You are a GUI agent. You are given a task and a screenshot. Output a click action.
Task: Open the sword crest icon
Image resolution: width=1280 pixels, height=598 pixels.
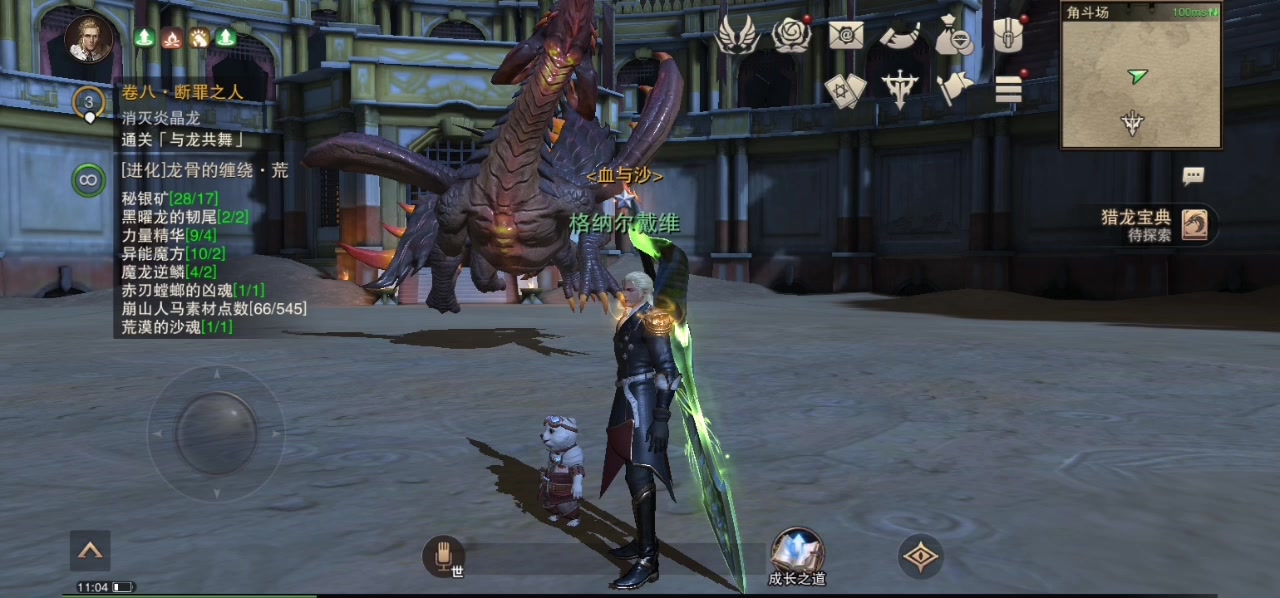point(900,90)
